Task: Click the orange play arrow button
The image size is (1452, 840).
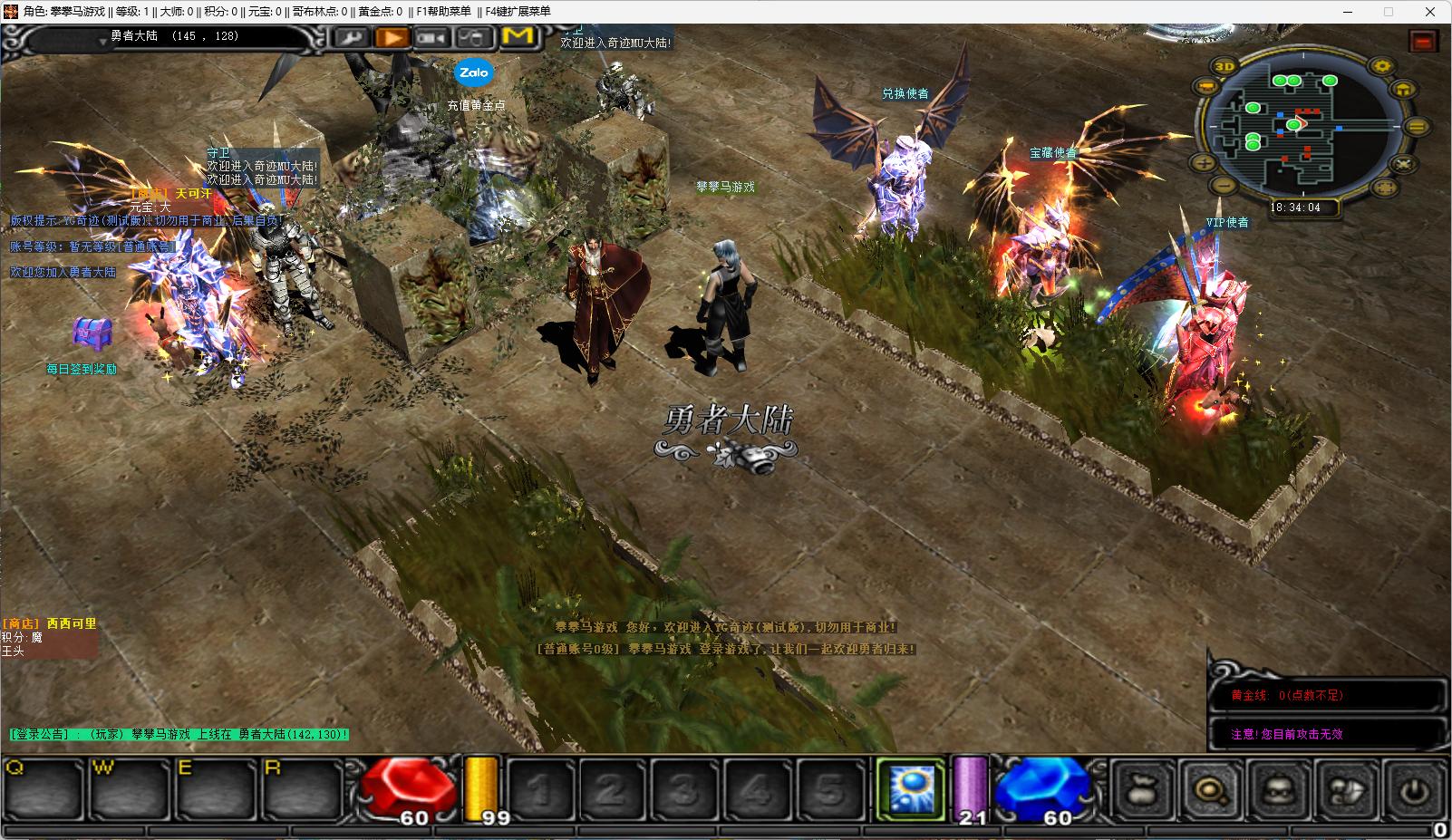Action: (392, 37)
